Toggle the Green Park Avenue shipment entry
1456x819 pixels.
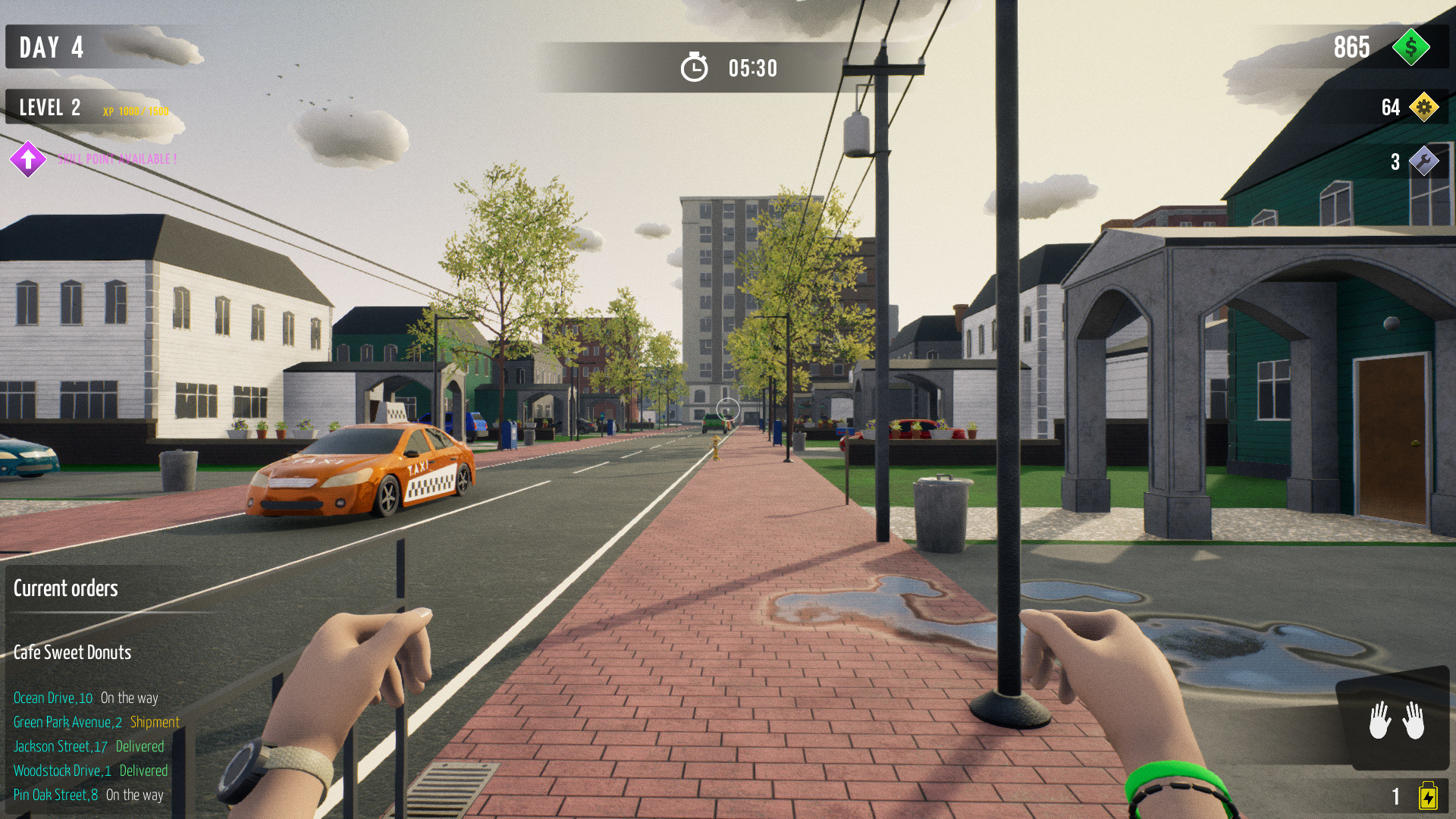coord(96,723)
